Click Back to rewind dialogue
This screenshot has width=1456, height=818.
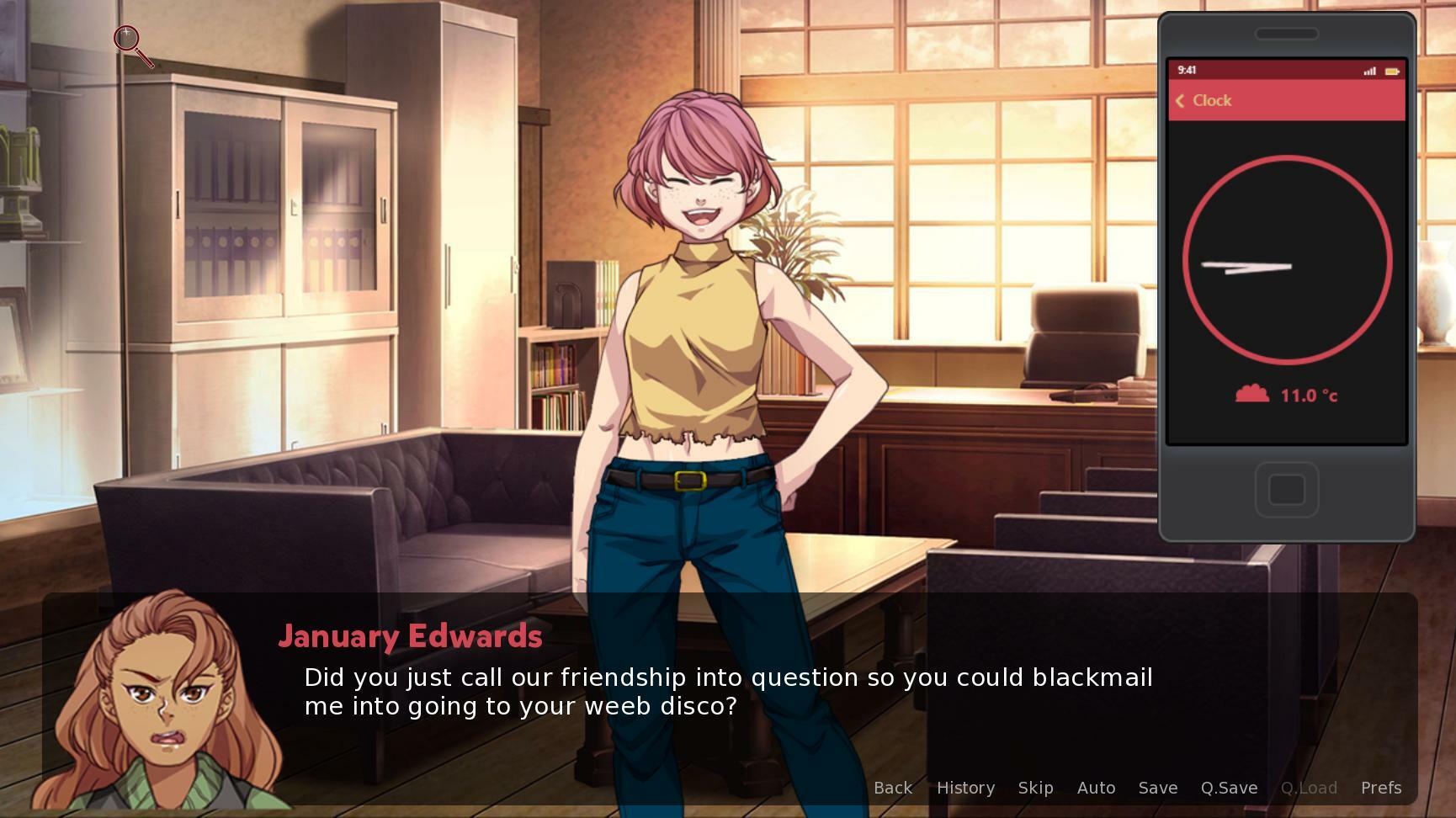pos(892,788)
